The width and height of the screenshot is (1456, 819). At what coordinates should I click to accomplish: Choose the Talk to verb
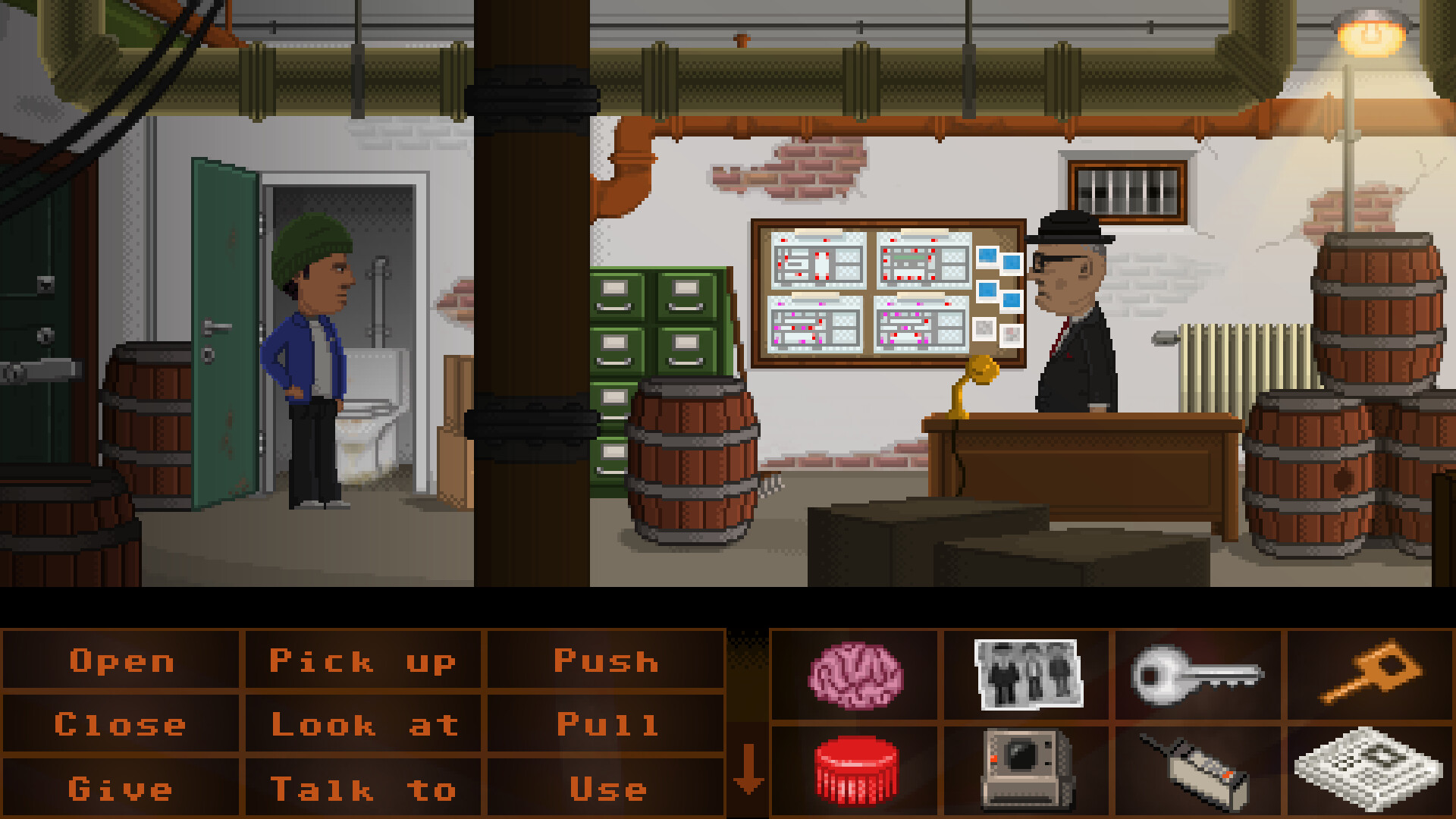[364, 787]
